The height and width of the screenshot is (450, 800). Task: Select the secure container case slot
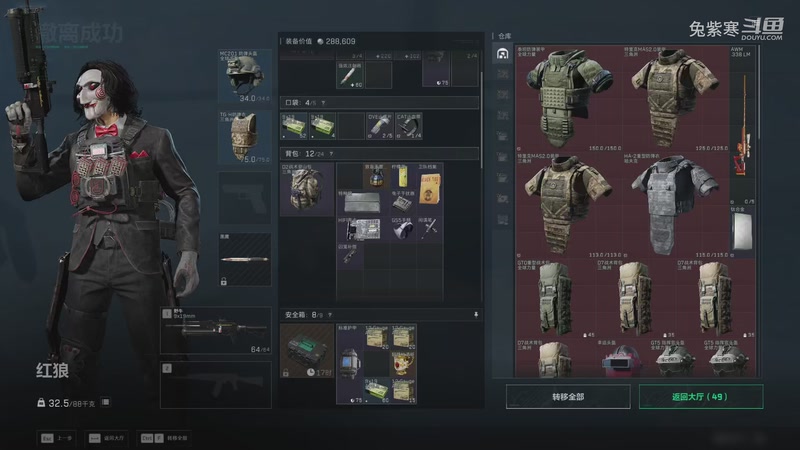click(307, 350)
